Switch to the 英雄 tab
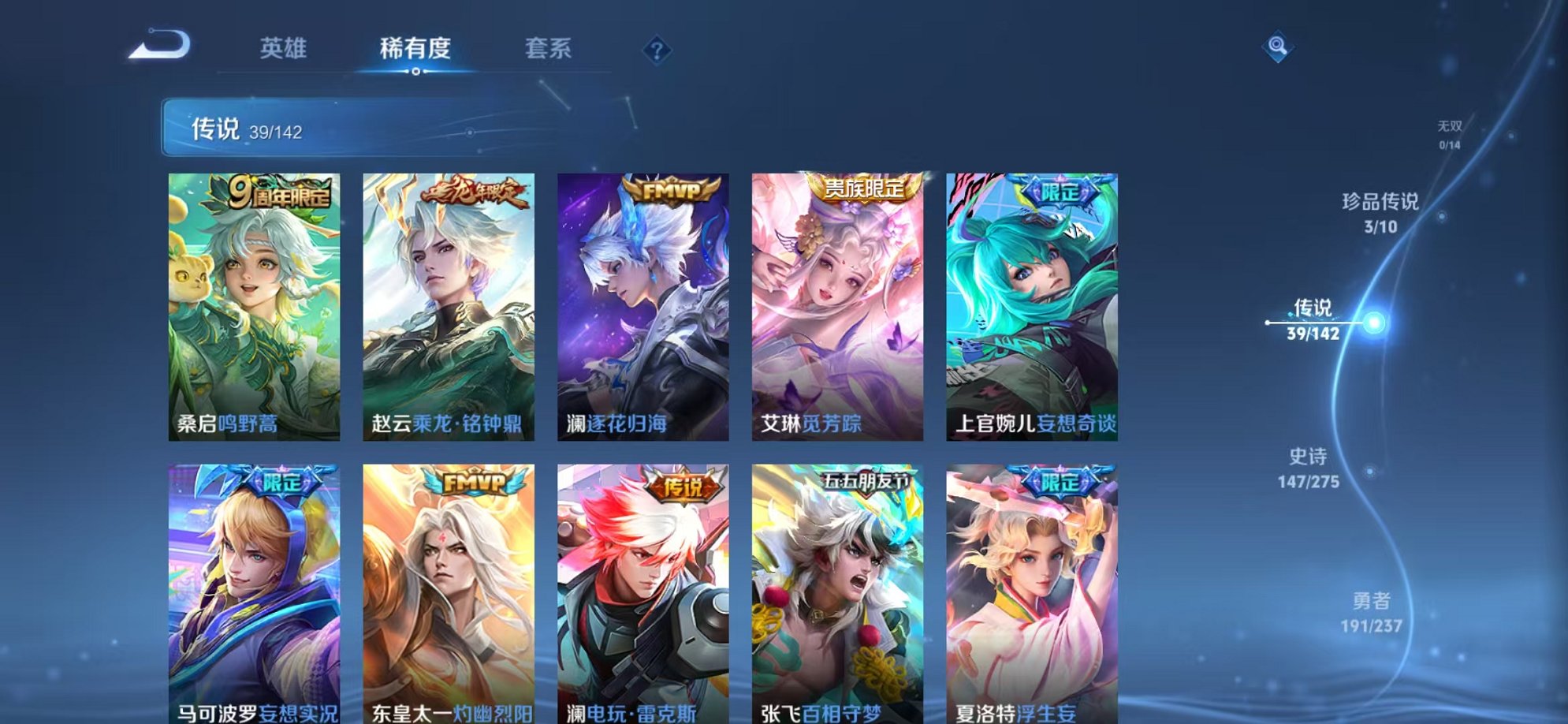1568x724 pixels. (x=282, y=49)
